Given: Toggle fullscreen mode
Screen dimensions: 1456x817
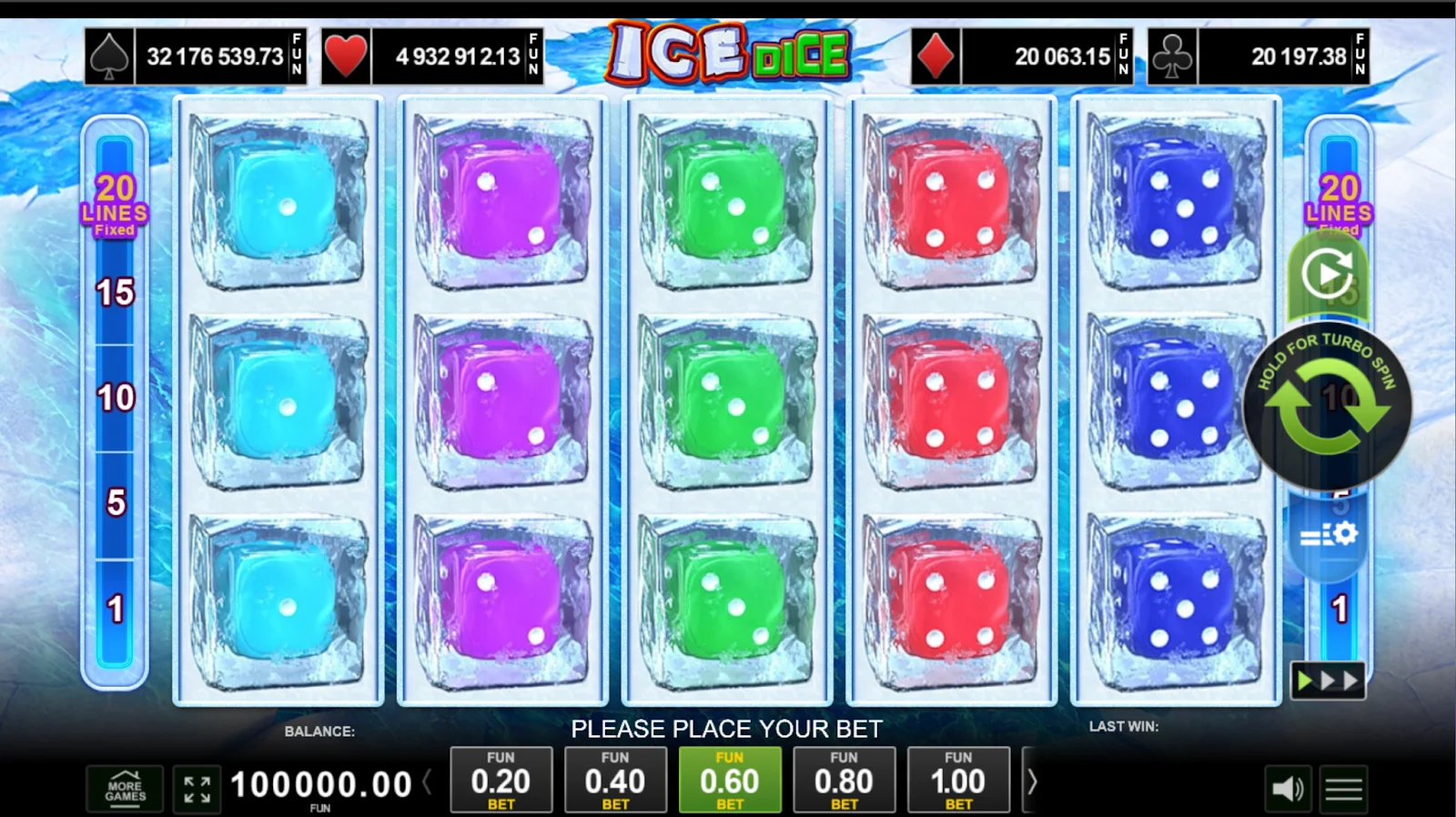Looking at the screenshot, I should click(x=197, y=789).
